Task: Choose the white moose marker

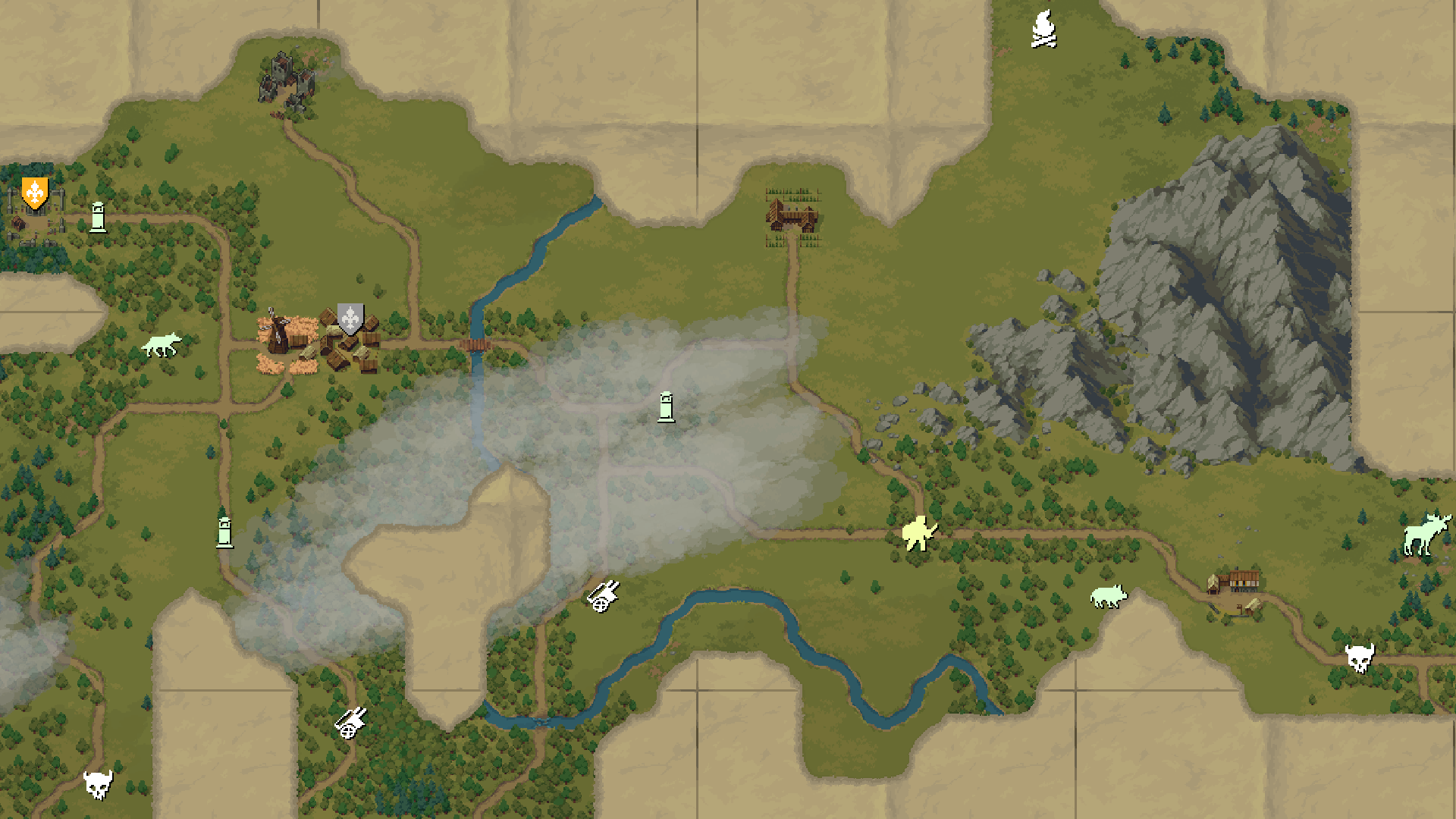Action: tap(1426, 534)
